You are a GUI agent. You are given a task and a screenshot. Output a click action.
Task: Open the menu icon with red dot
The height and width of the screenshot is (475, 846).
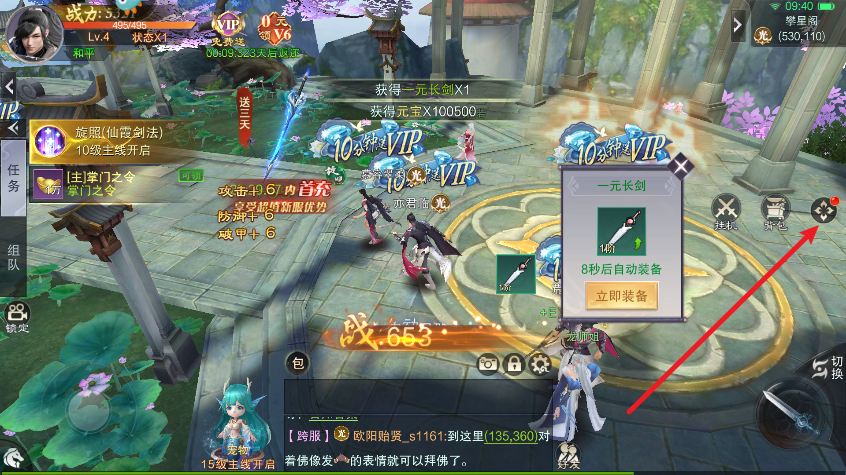pos(823,210)
